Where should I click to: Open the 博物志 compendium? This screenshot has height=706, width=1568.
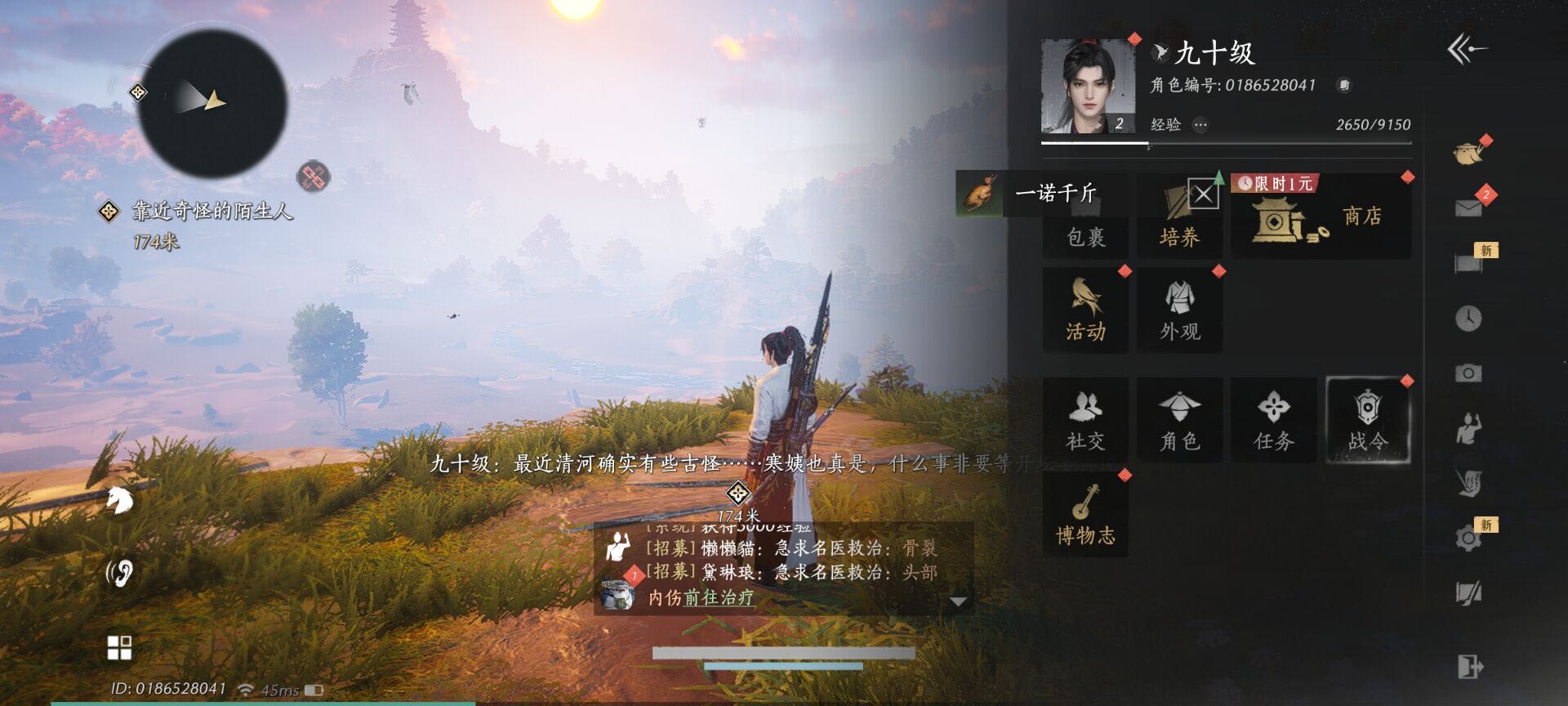point(1085,515)
